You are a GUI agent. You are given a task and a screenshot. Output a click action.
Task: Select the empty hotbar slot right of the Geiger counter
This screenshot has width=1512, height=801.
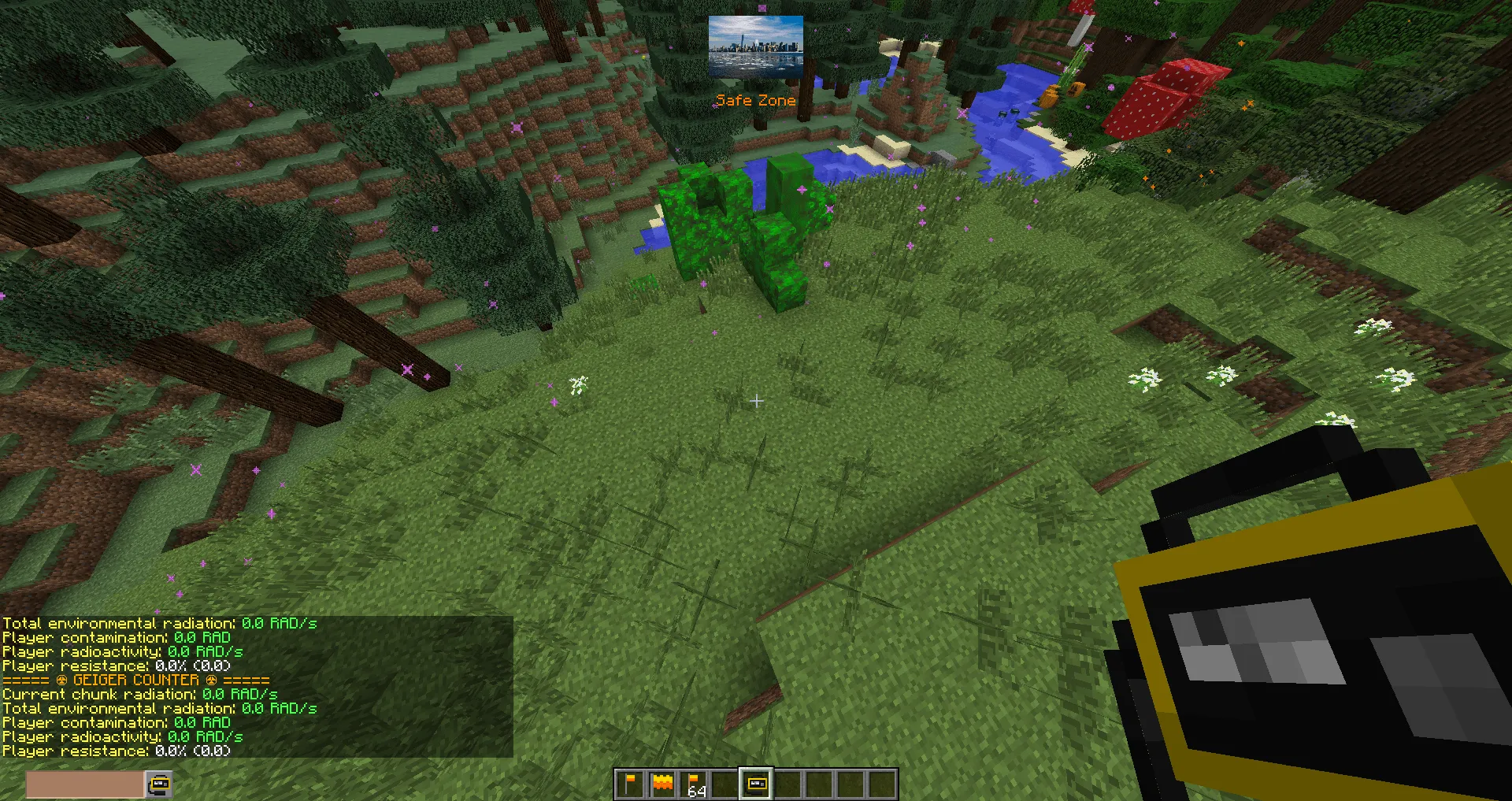(x=787, y=784)
